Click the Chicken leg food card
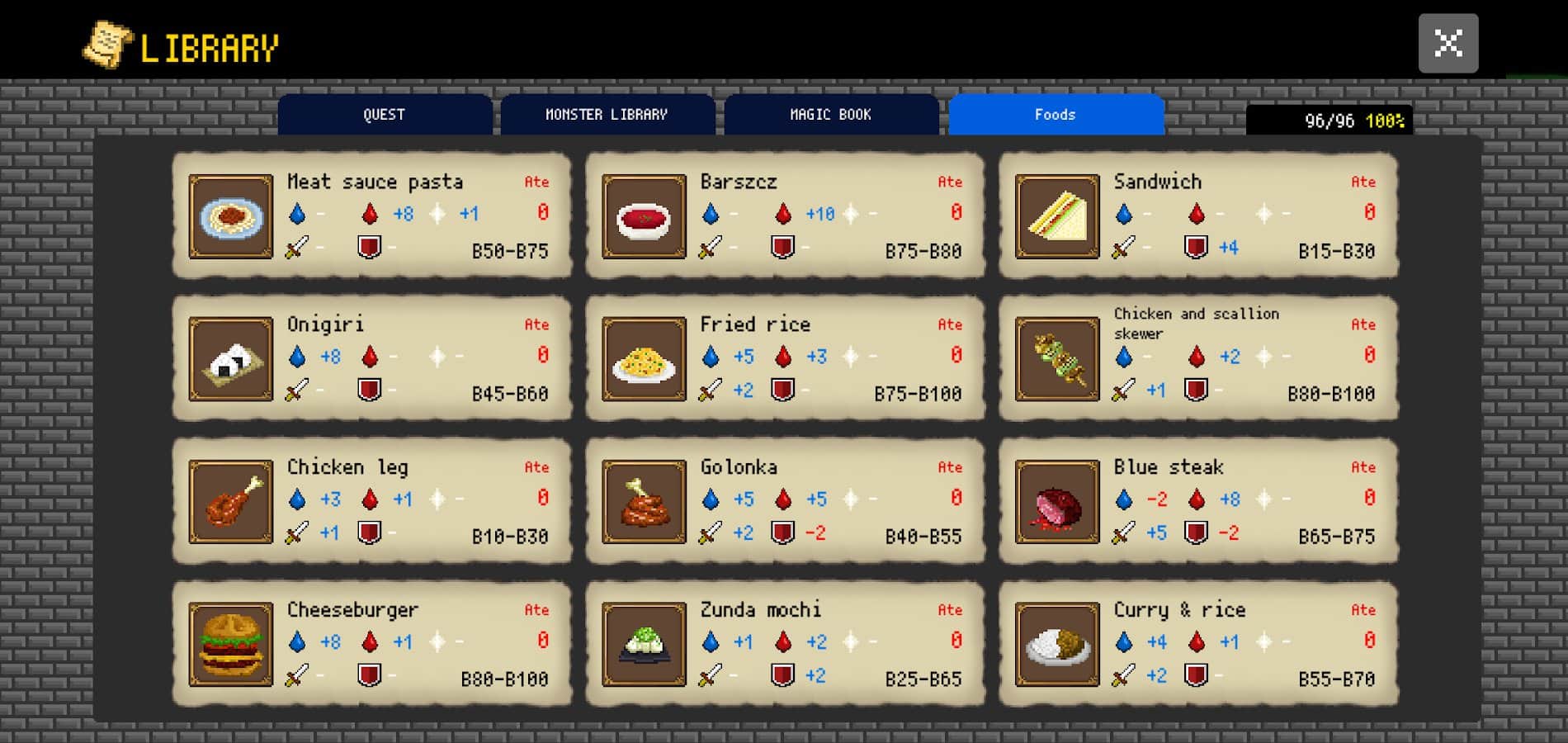Viewport: 1568px width, 743px height. 371,501
